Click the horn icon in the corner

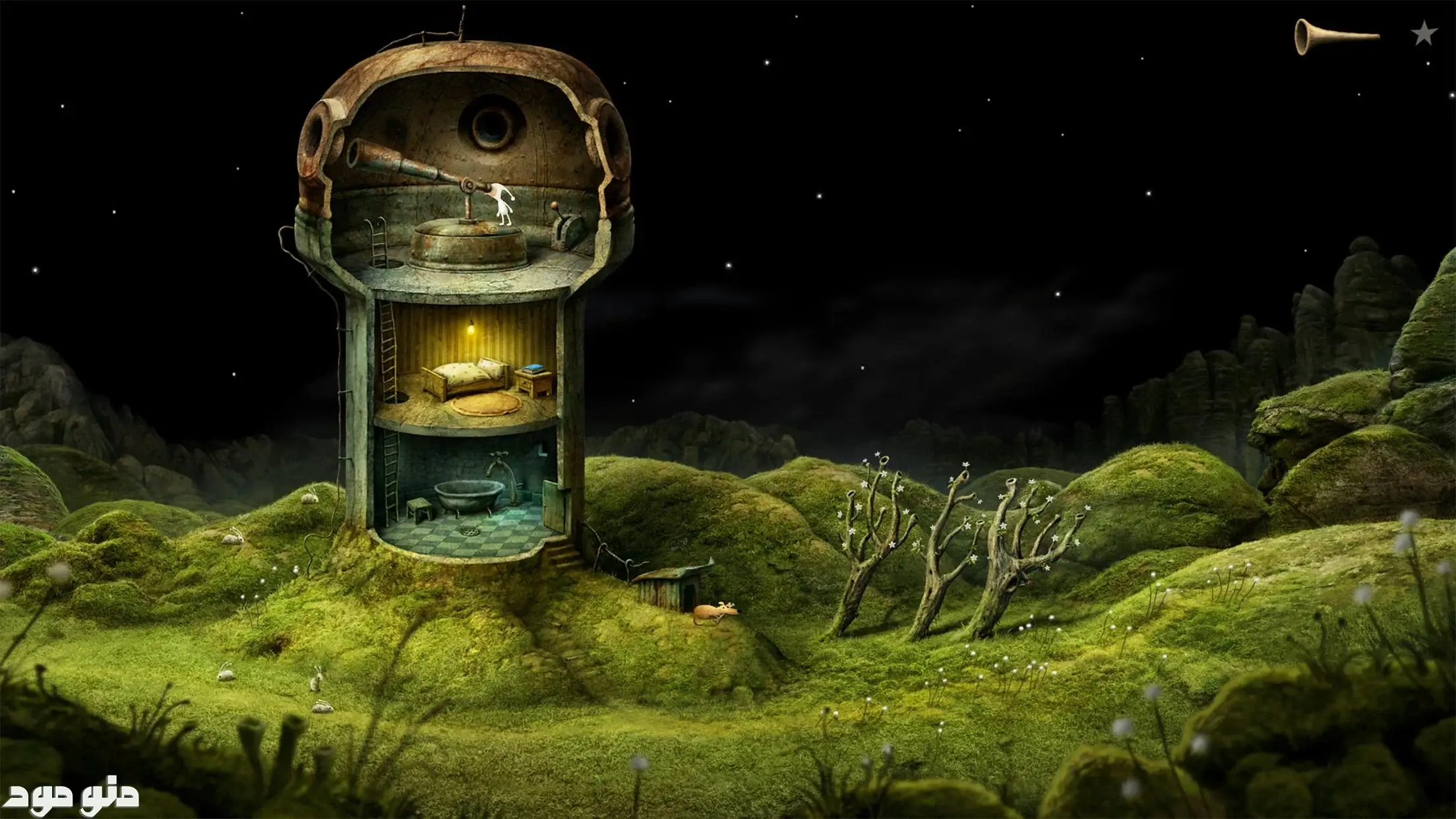tap(1335, 36)
